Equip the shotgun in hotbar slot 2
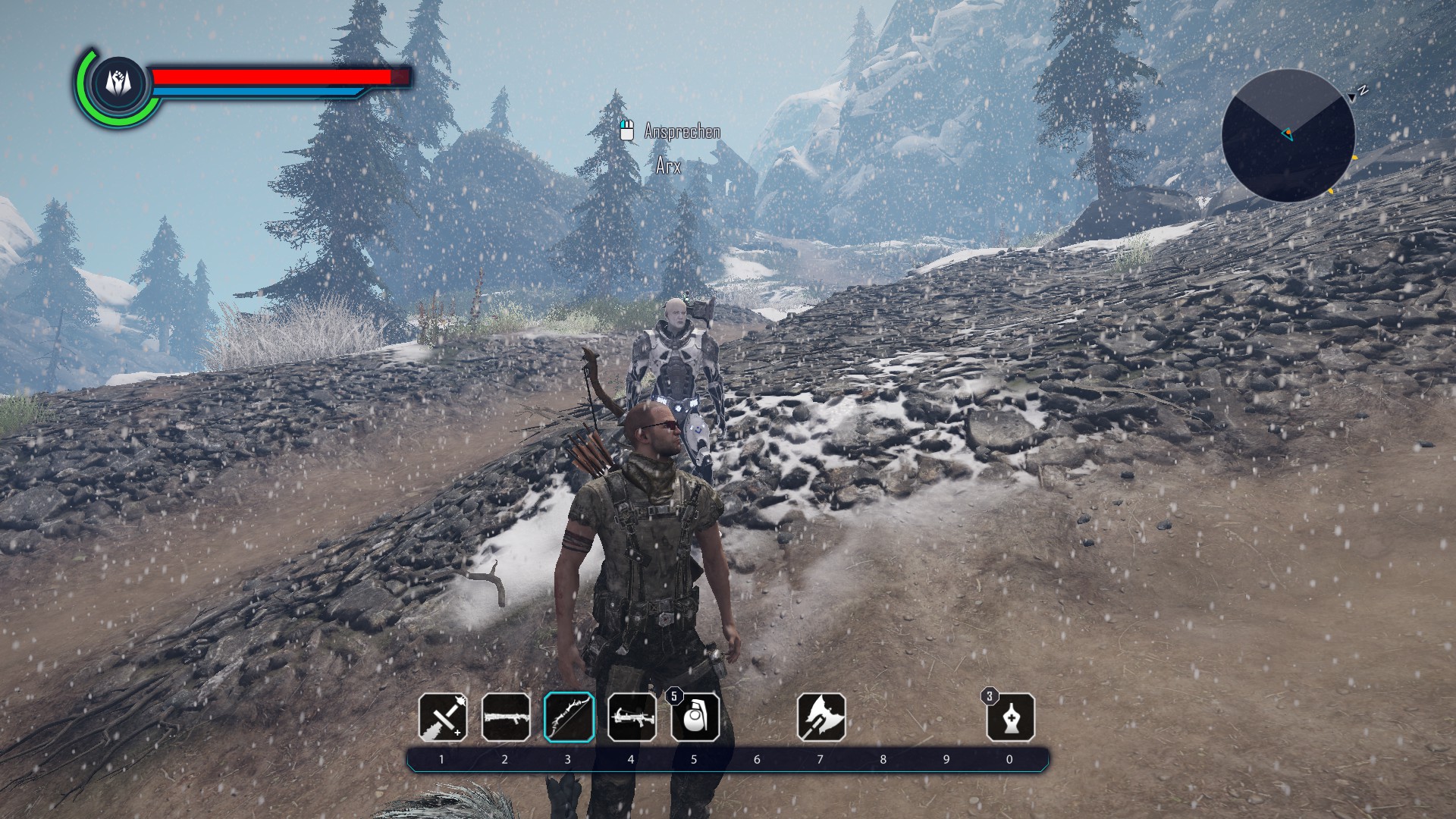The image size is (1456, 819). pos(506,717)
